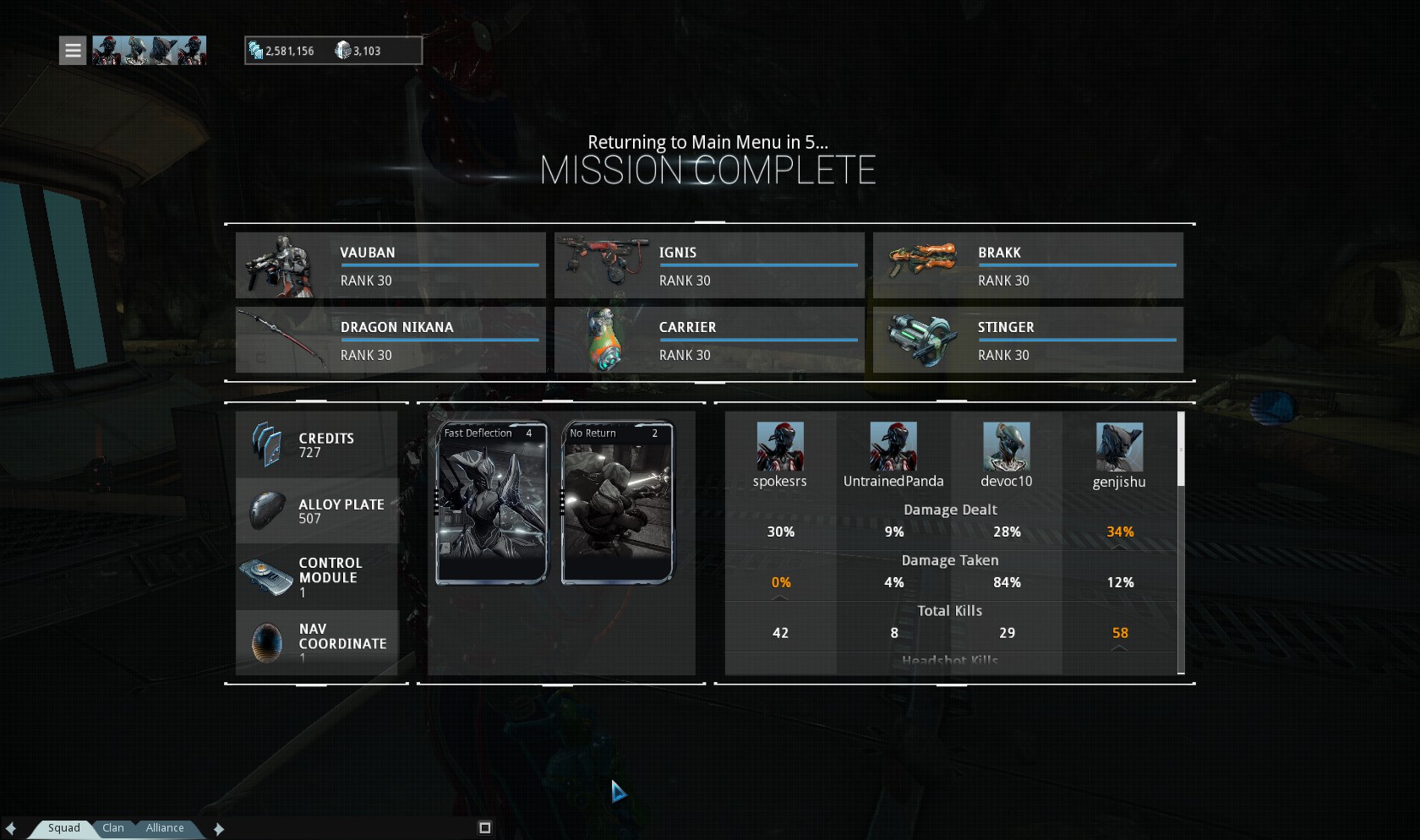Select the Fast Deflection mod card
Image resolution: width=1420 pixels, height=840 pixels.
click(491, 503)
